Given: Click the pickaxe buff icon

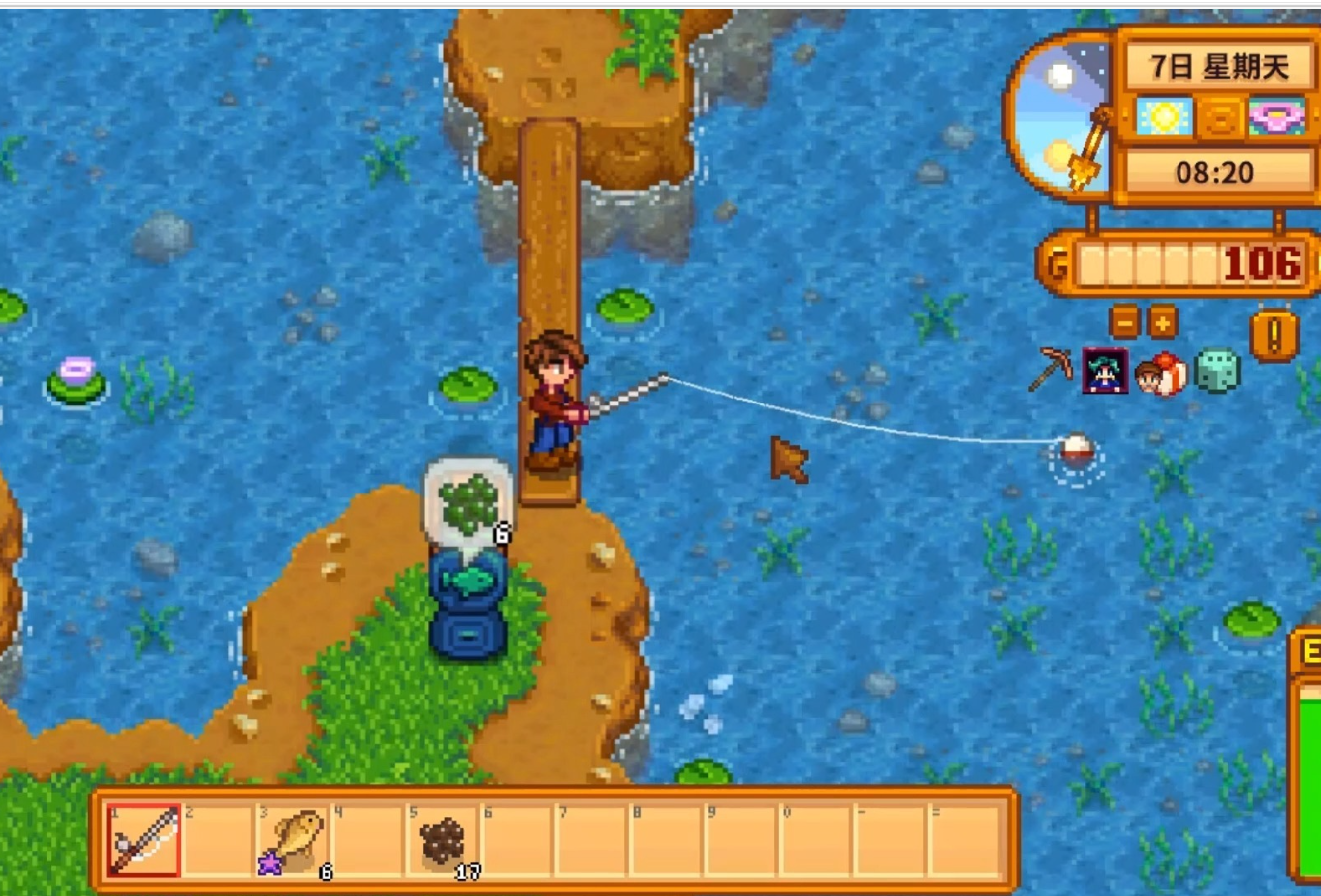Looking at the screenshot, I should (1051, 370).
